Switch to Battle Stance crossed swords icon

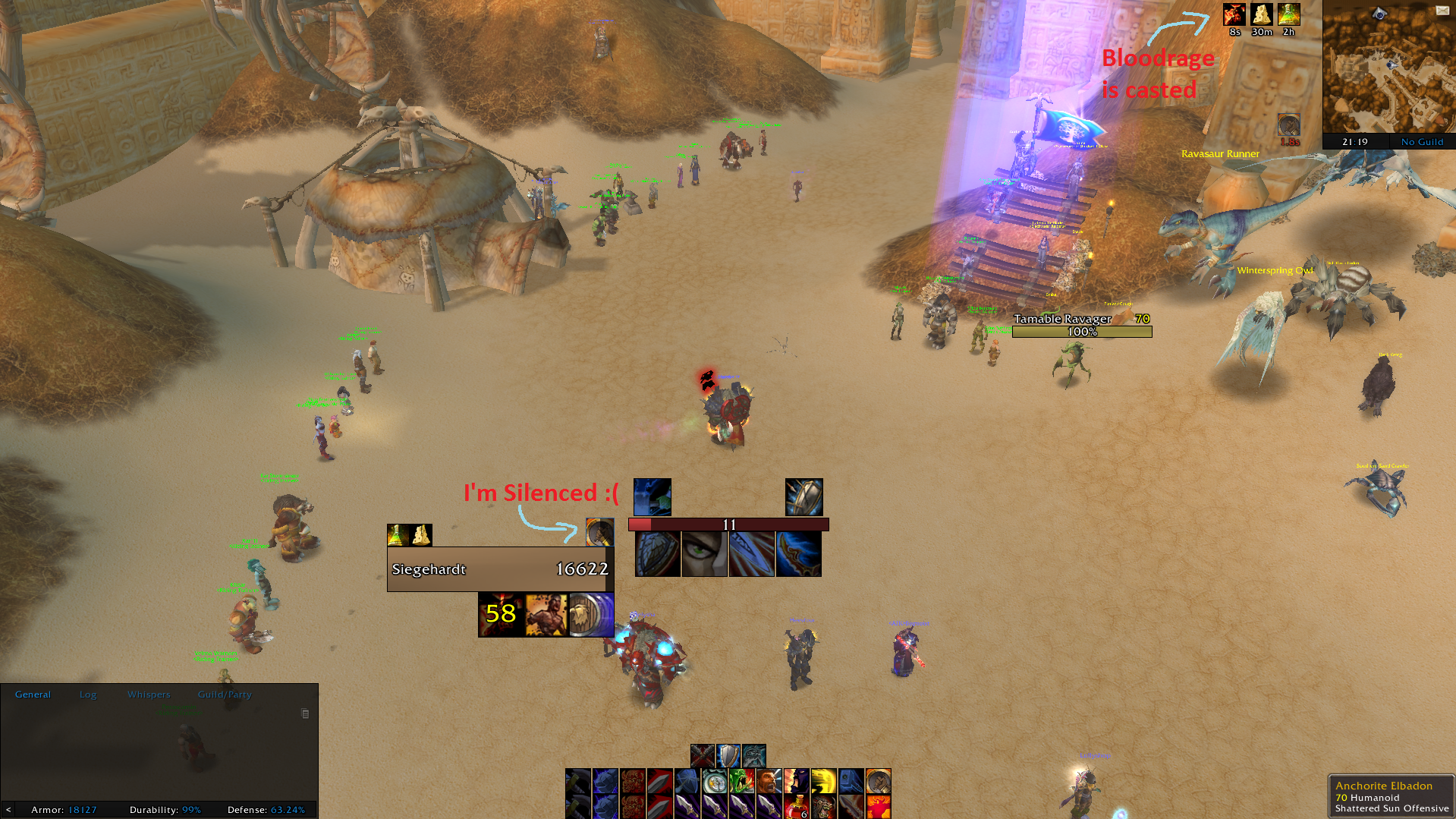coord(702,754)
